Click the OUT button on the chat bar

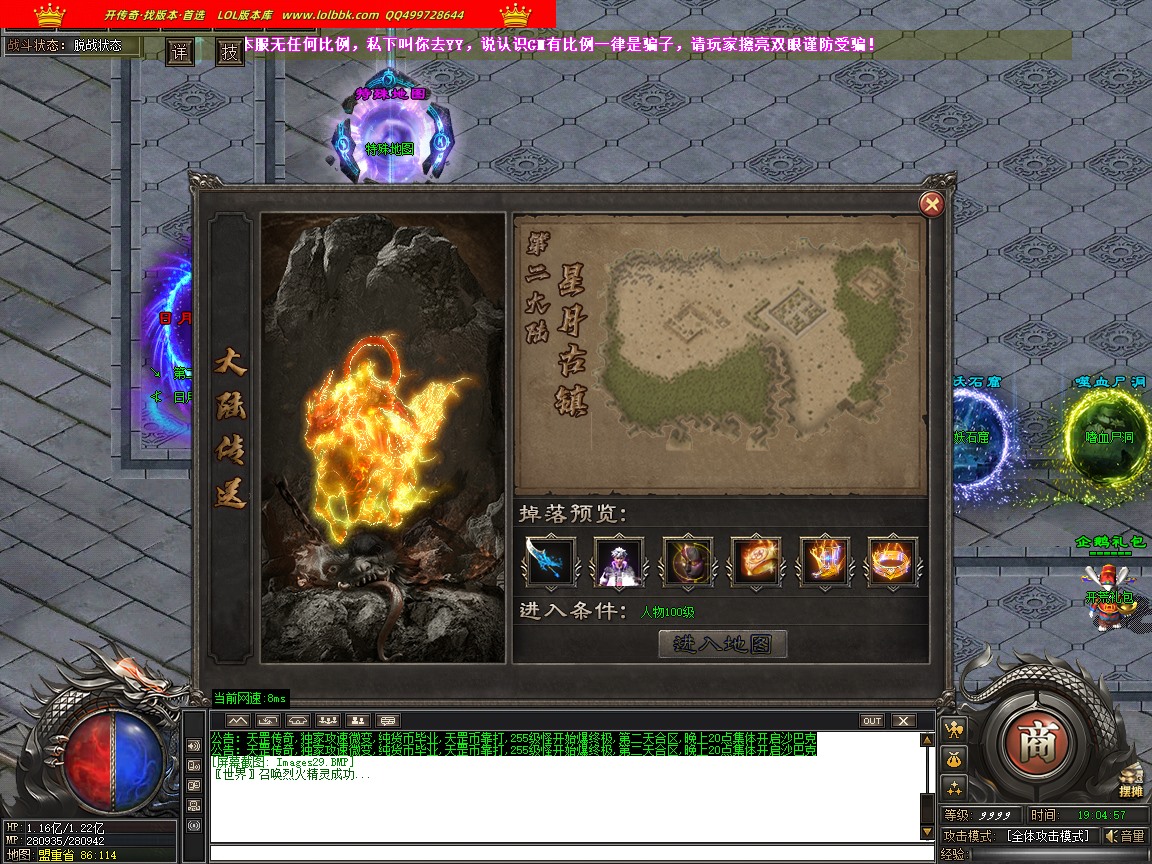pyautogui.click(x=872, y=720)
